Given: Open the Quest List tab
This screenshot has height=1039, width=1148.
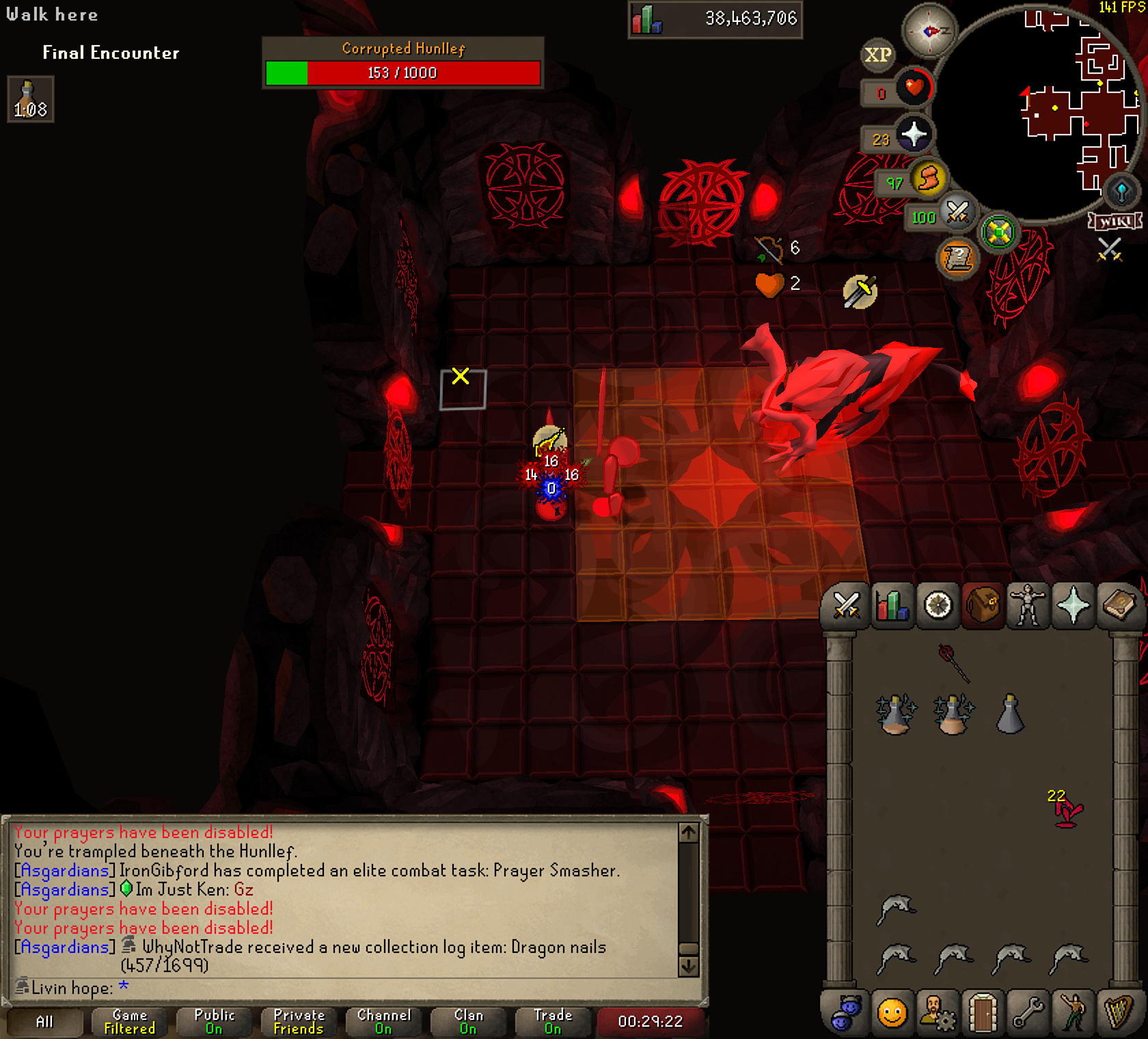Looking at the screenshot, I should point(938,606).
